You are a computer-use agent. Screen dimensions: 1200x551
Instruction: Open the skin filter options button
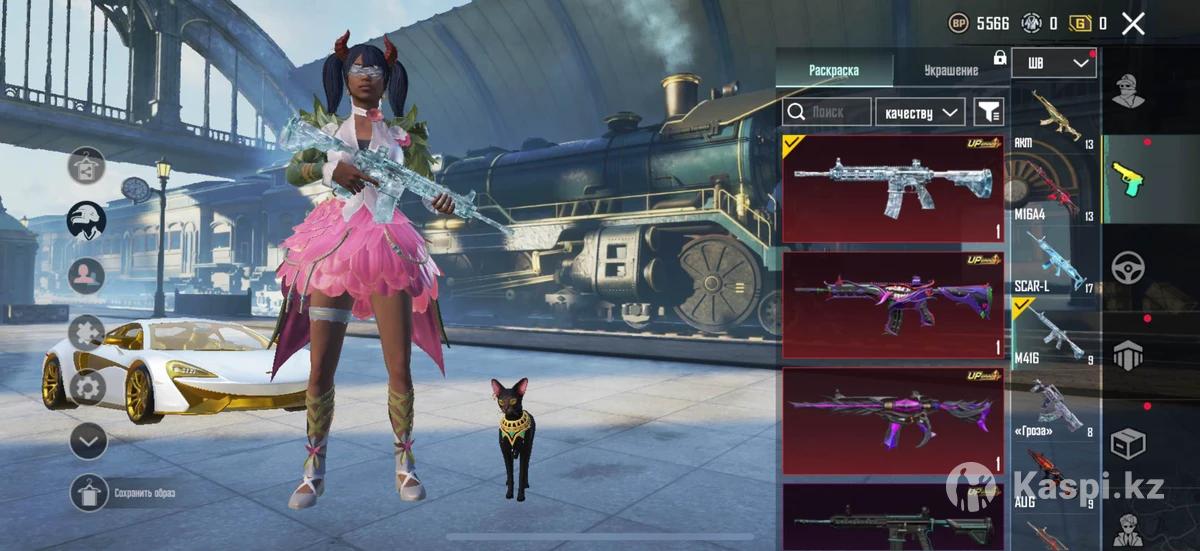click(x=988, y=112)
